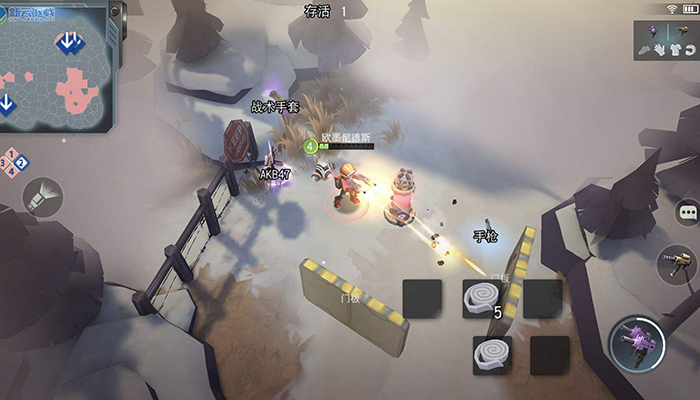The image size is (700, 400).
Task: Use the bandage roll showing count 5
Action: [x=481, y=298]
